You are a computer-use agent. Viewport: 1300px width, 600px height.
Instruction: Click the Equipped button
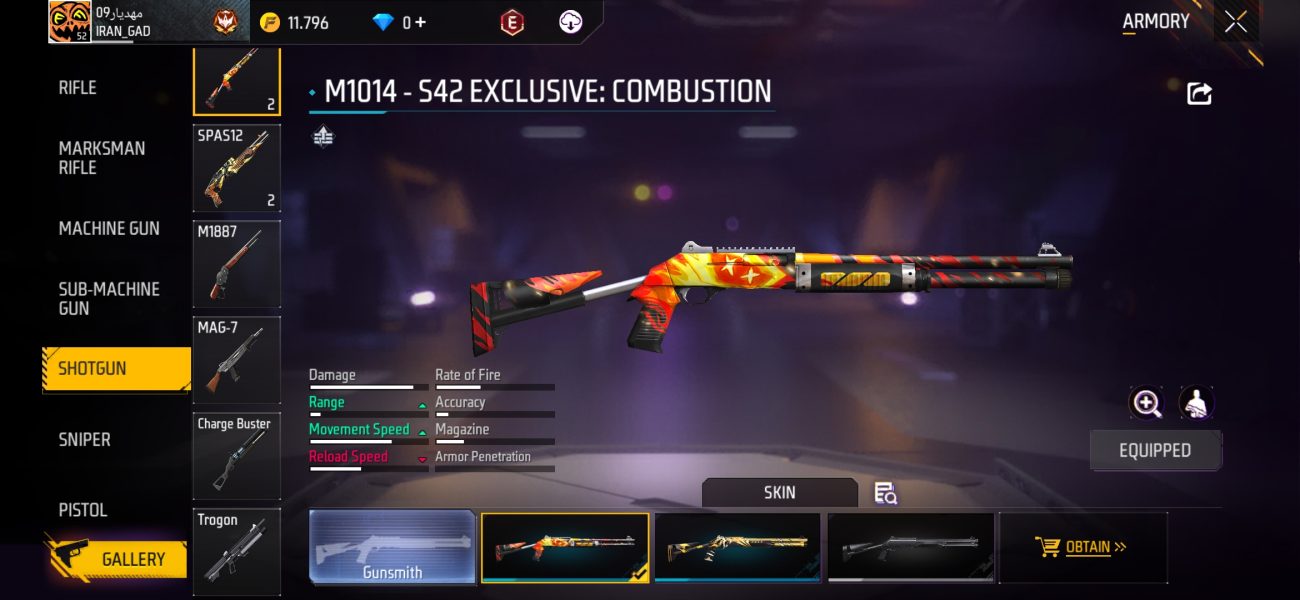pos(1155,450)
